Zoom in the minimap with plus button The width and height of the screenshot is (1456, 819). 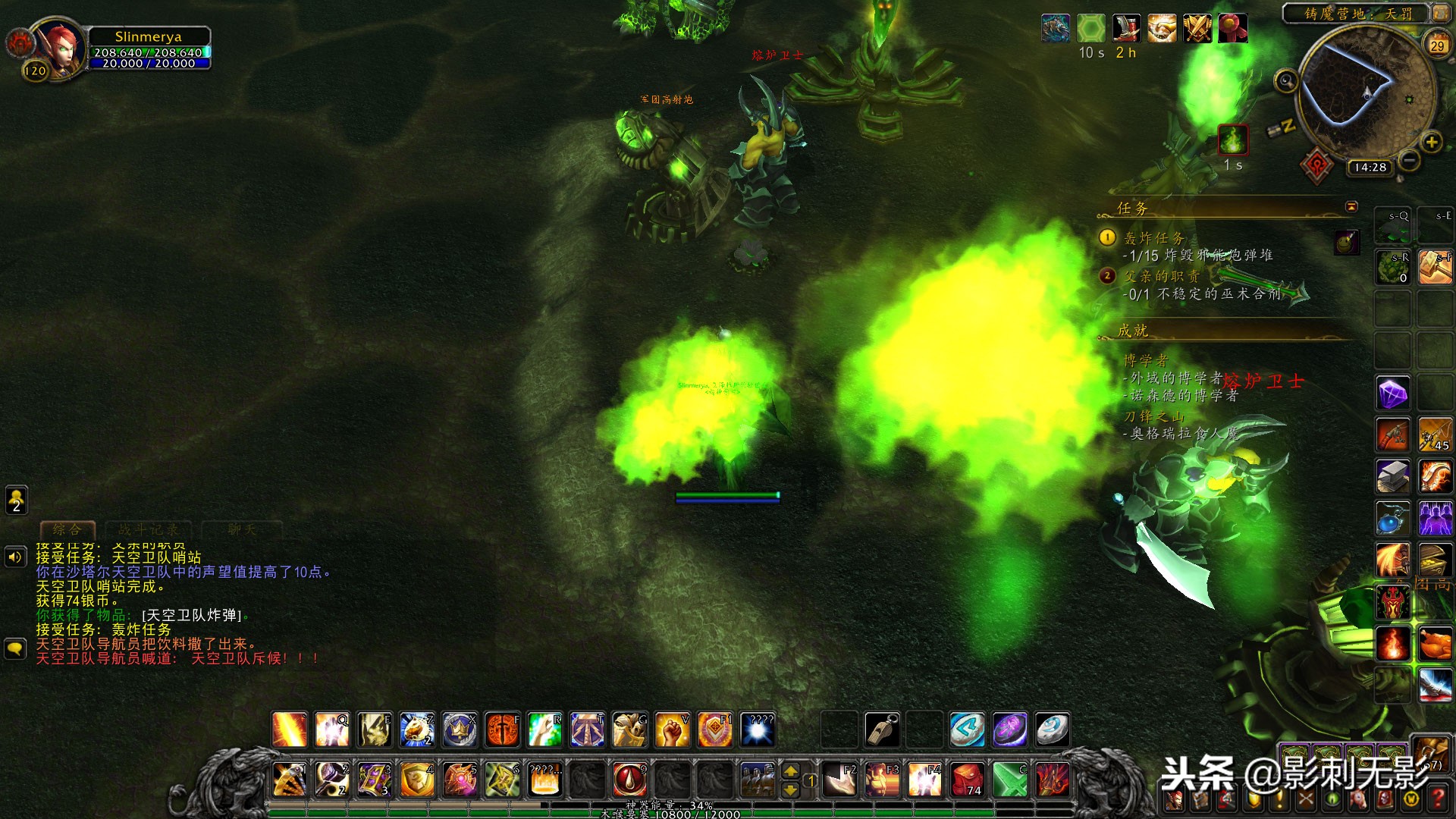pyautogui.click(x=1431, y=142)
